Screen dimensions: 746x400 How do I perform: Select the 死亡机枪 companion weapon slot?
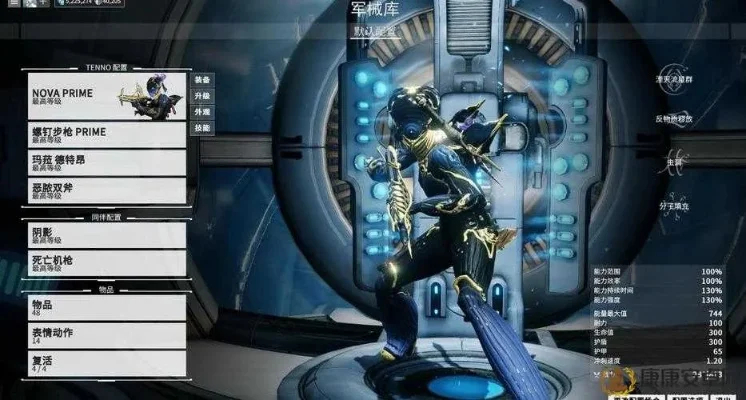(x=104, y=263)
